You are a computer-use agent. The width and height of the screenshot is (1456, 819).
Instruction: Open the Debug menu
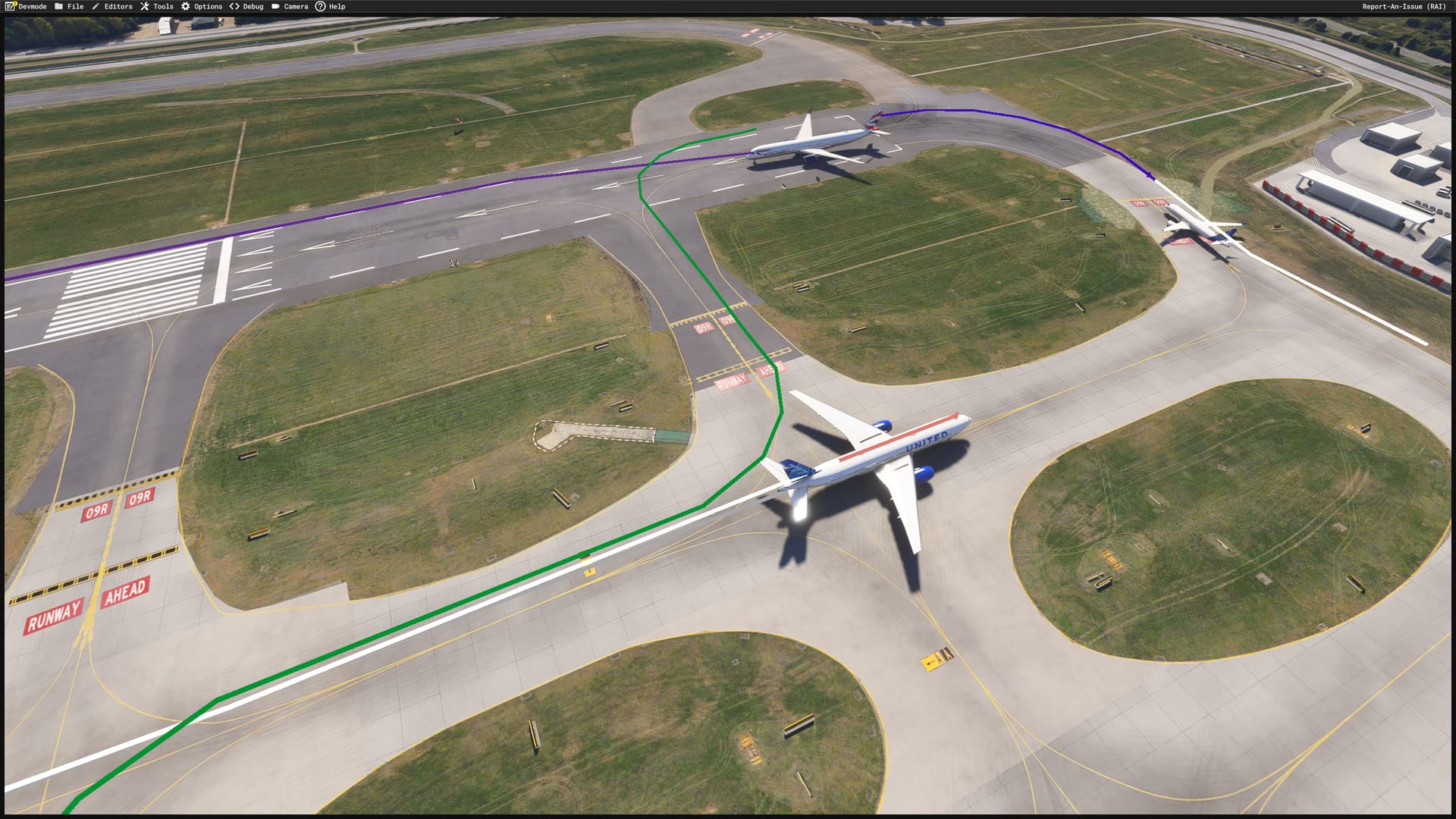[x=246, y=7]
